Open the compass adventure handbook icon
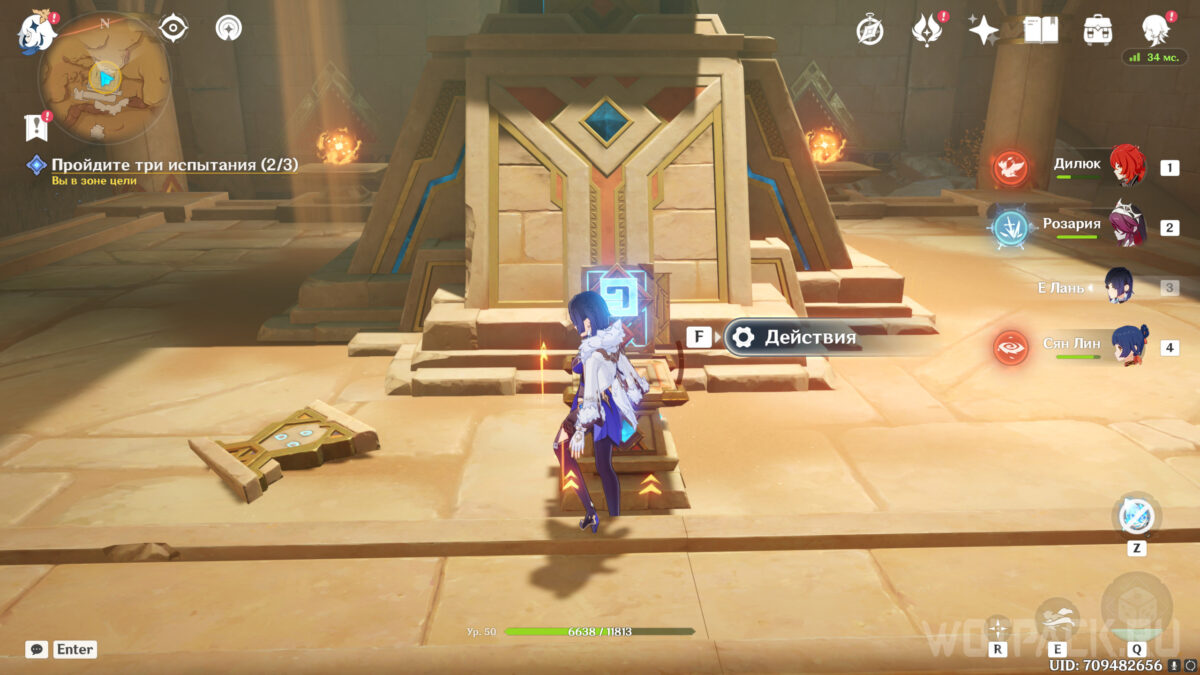Viewport: 1200px width, 675px height. [x=869, y=30]
